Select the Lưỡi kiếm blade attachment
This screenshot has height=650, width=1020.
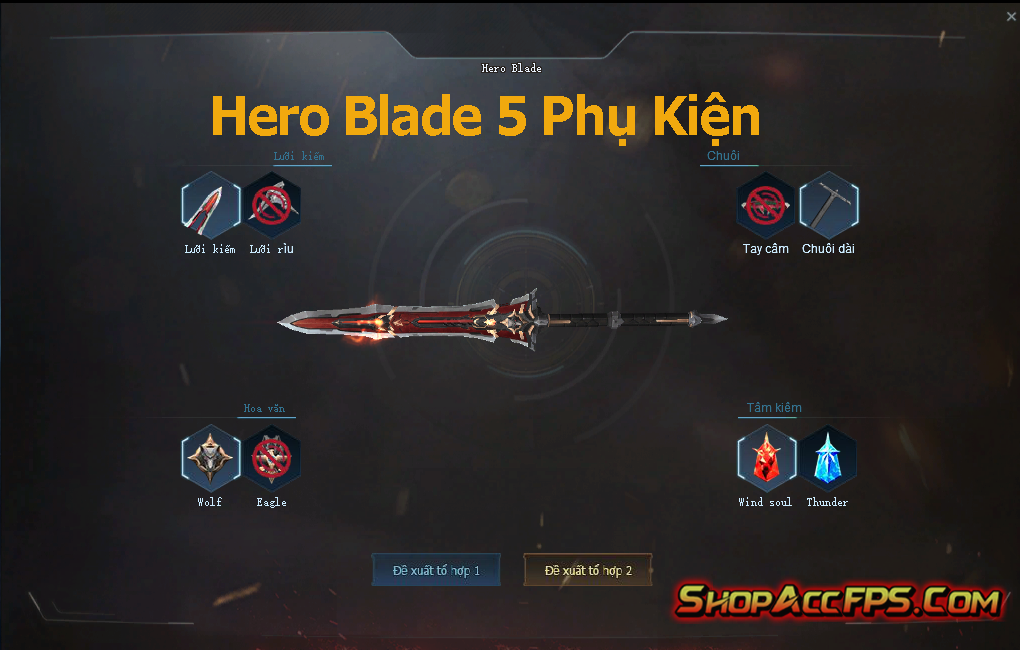pyautogui.click(x=210, y=205)
